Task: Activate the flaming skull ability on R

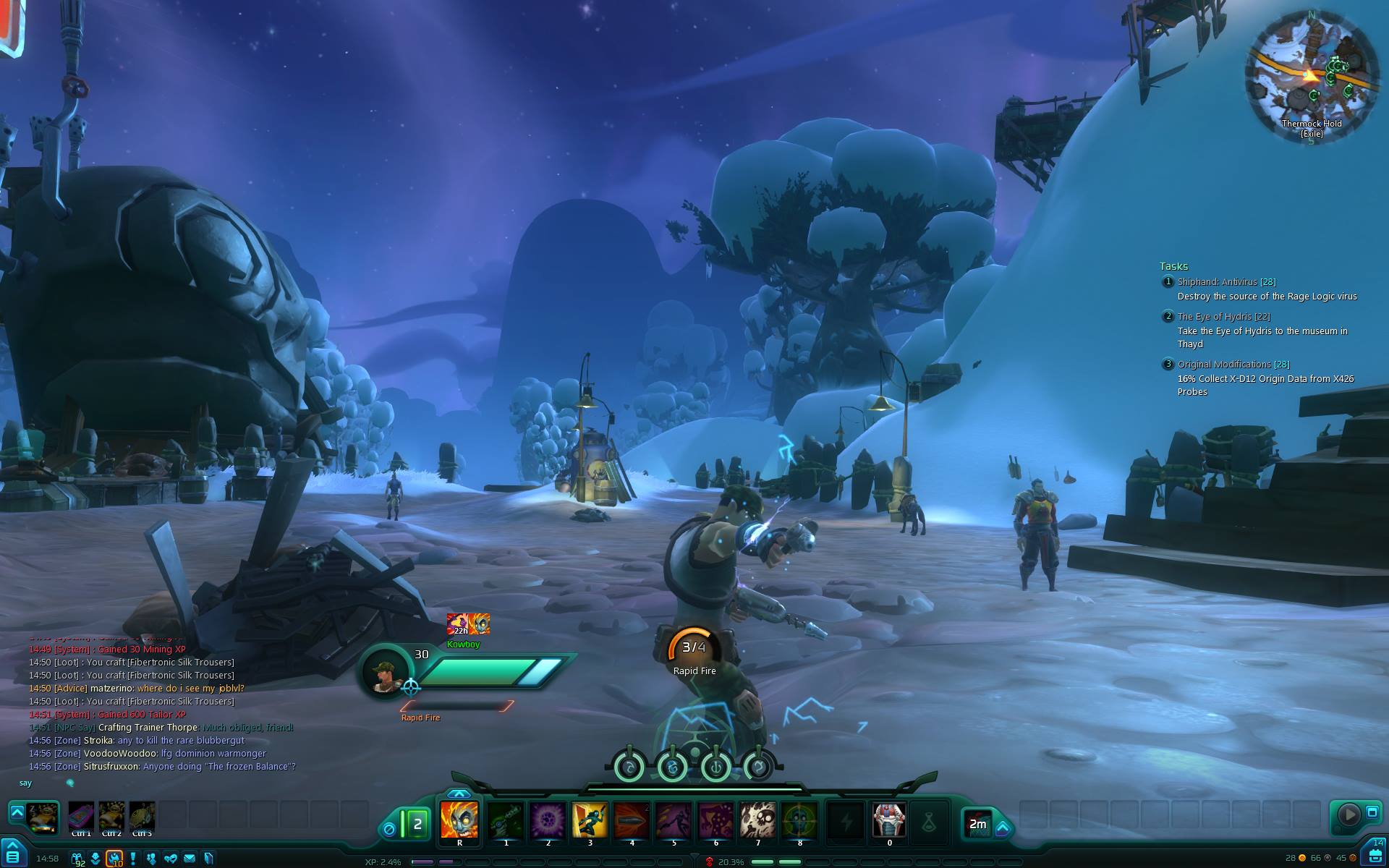Action: coord(459,820)
